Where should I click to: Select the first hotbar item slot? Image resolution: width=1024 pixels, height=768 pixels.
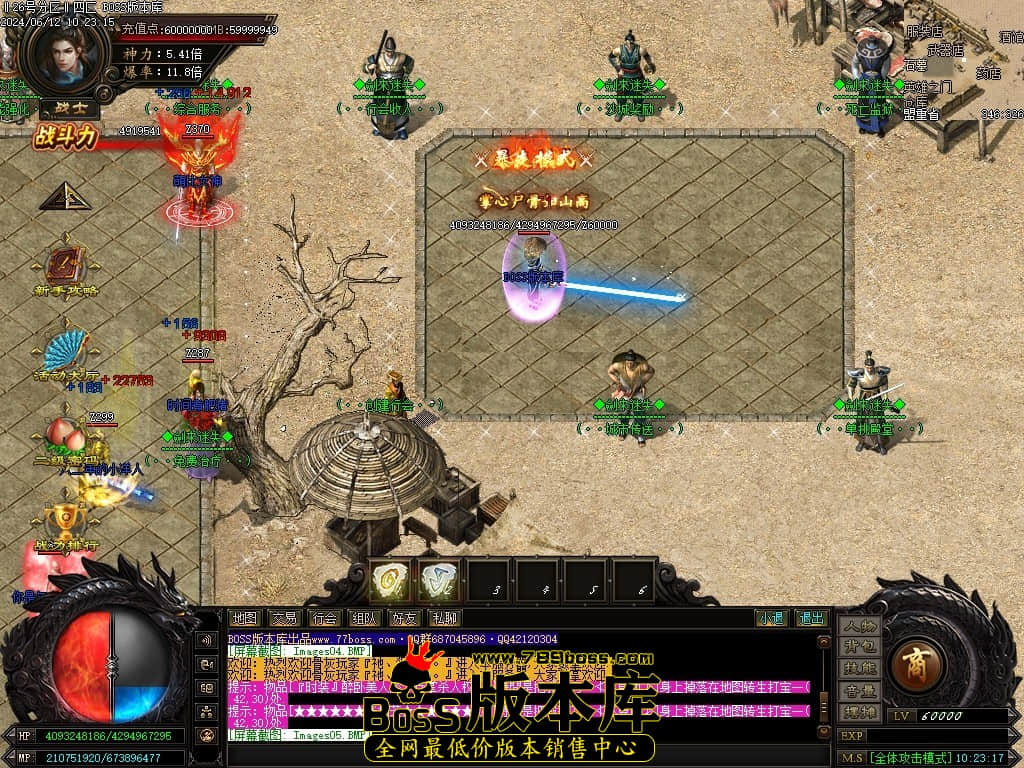(x=391, y=580)
